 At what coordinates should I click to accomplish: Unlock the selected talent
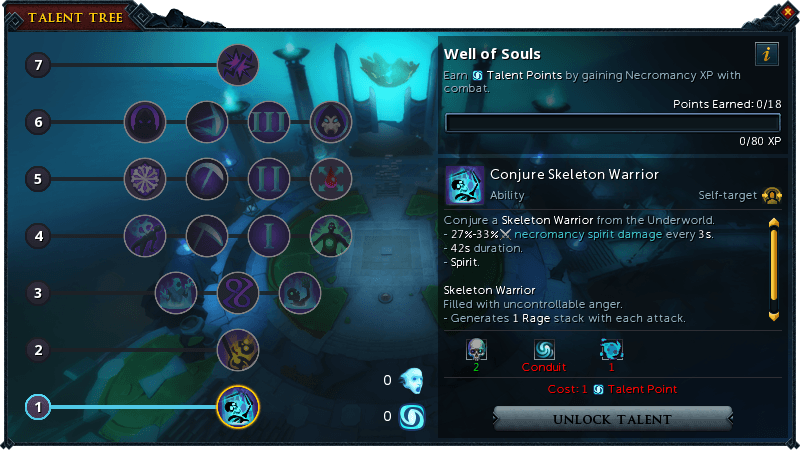pyautogui.click(x=612, y=419)
